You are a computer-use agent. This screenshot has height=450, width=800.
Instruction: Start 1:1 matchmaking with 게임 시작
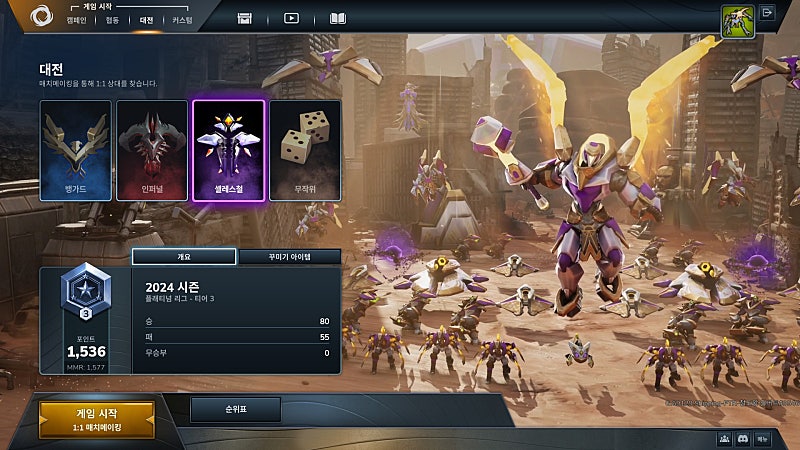pos(97,420)
